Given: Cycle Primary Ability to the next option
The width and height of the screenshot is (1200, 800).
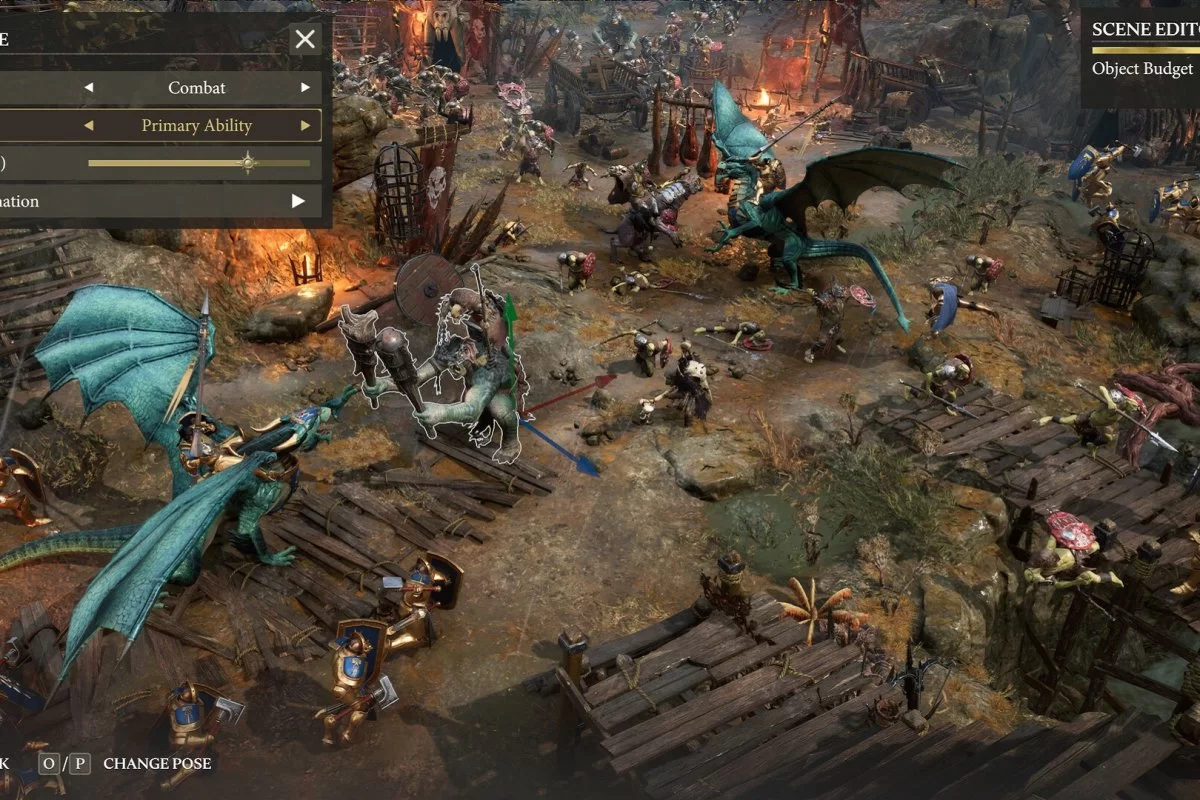Looking at the screenshot, I should click(306, 126).
